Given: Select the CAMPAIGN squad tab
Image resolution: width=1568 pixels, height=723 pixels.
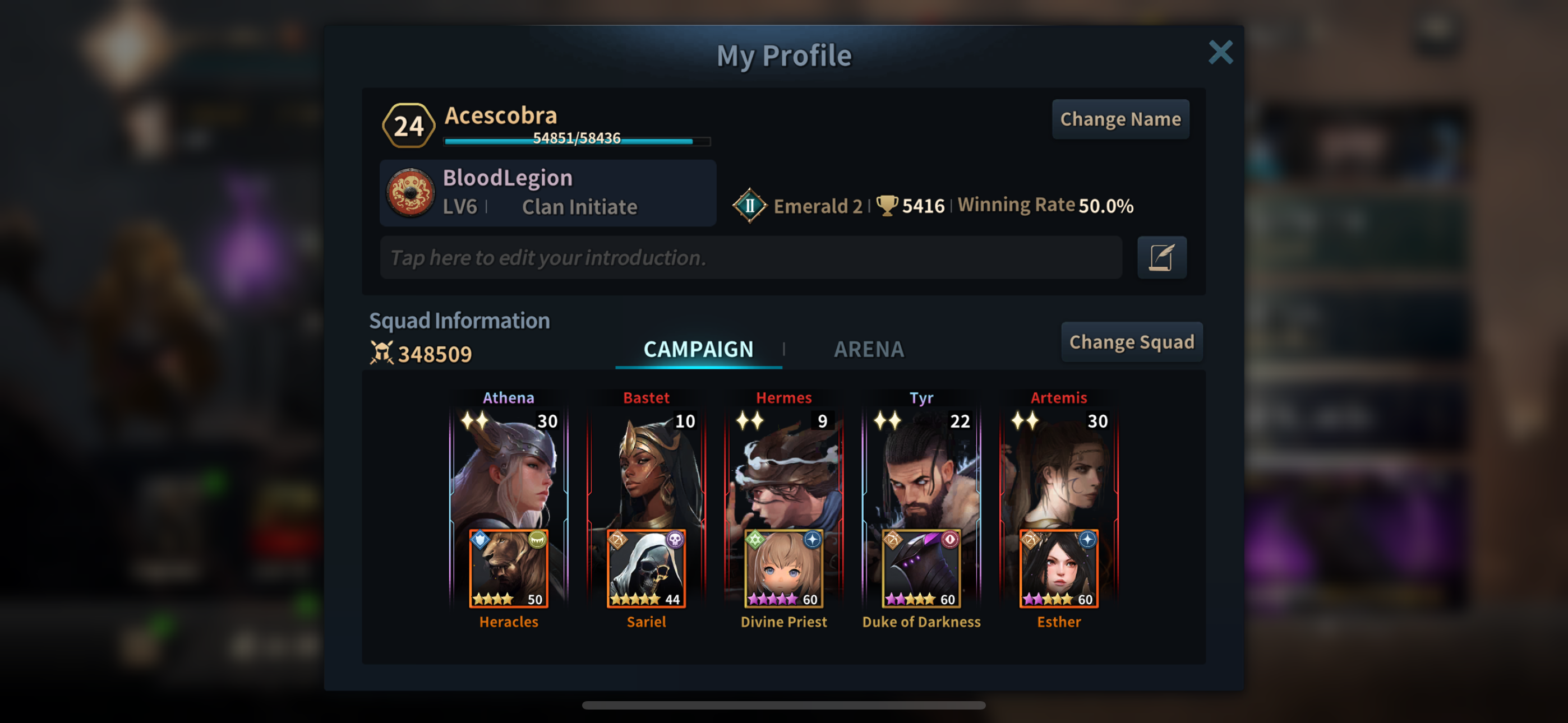Looking at the screenshot, I should (x=698, y=349).
